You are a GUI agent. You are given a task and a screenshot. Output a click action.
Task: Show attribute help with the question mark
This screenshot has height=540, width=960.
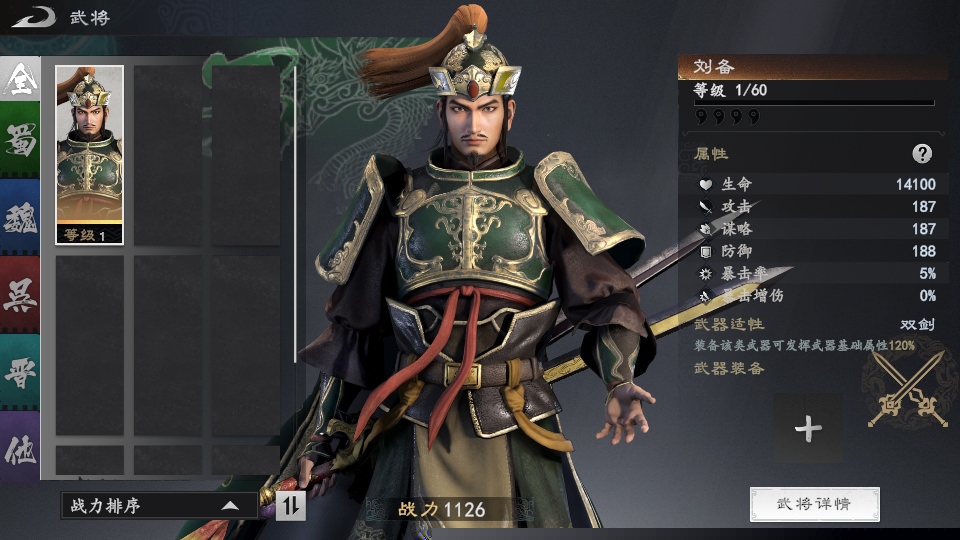tap(922, 154)
